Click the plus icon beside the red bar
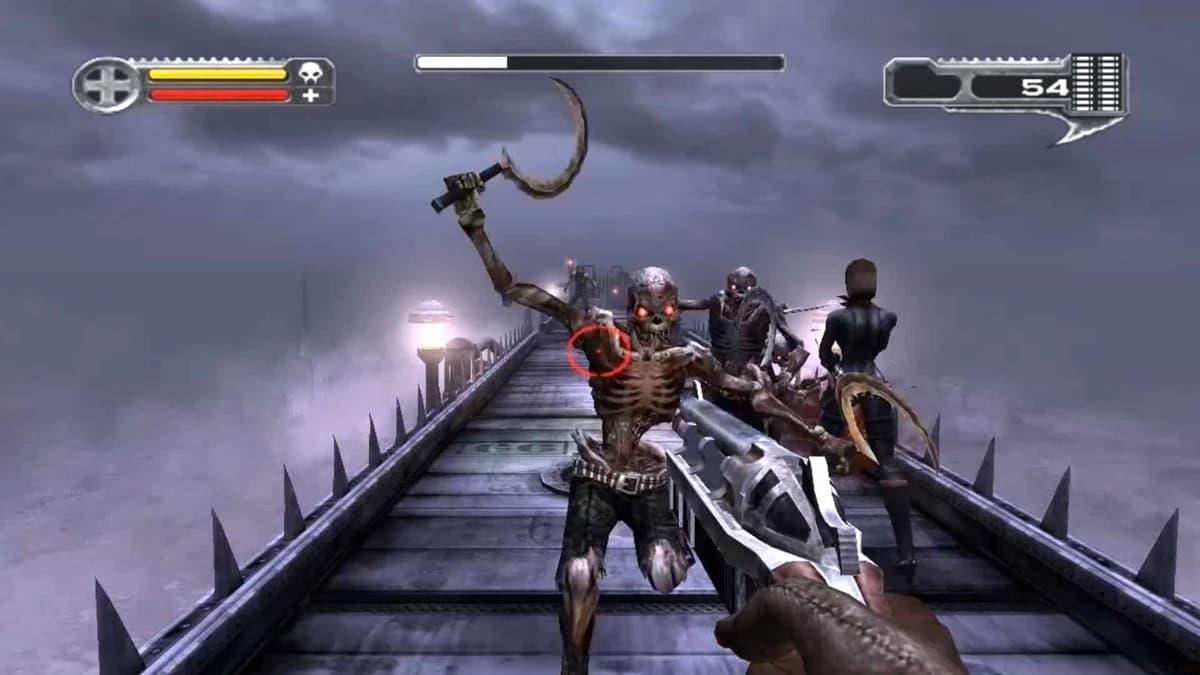This screenshot has height=675, width=1200. tap(311, 95)
